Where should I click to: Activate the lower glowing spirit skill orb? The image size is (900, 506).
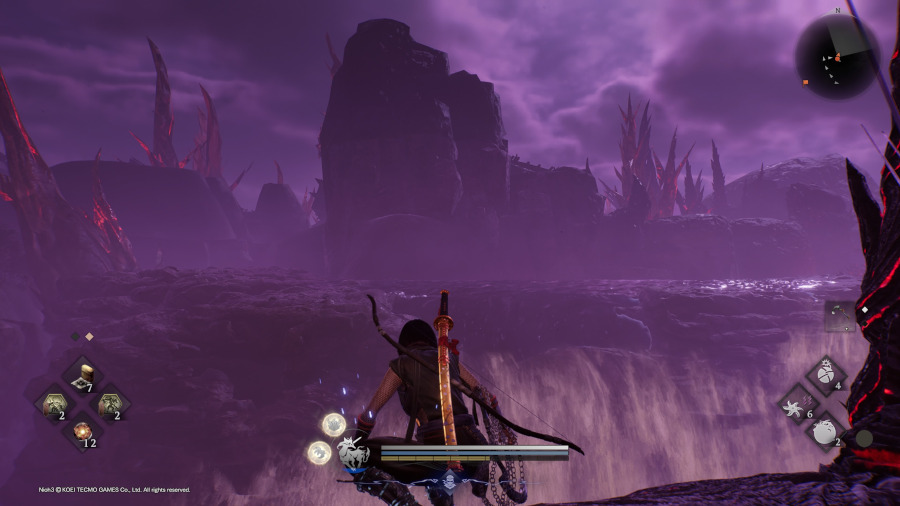(320, 453)
